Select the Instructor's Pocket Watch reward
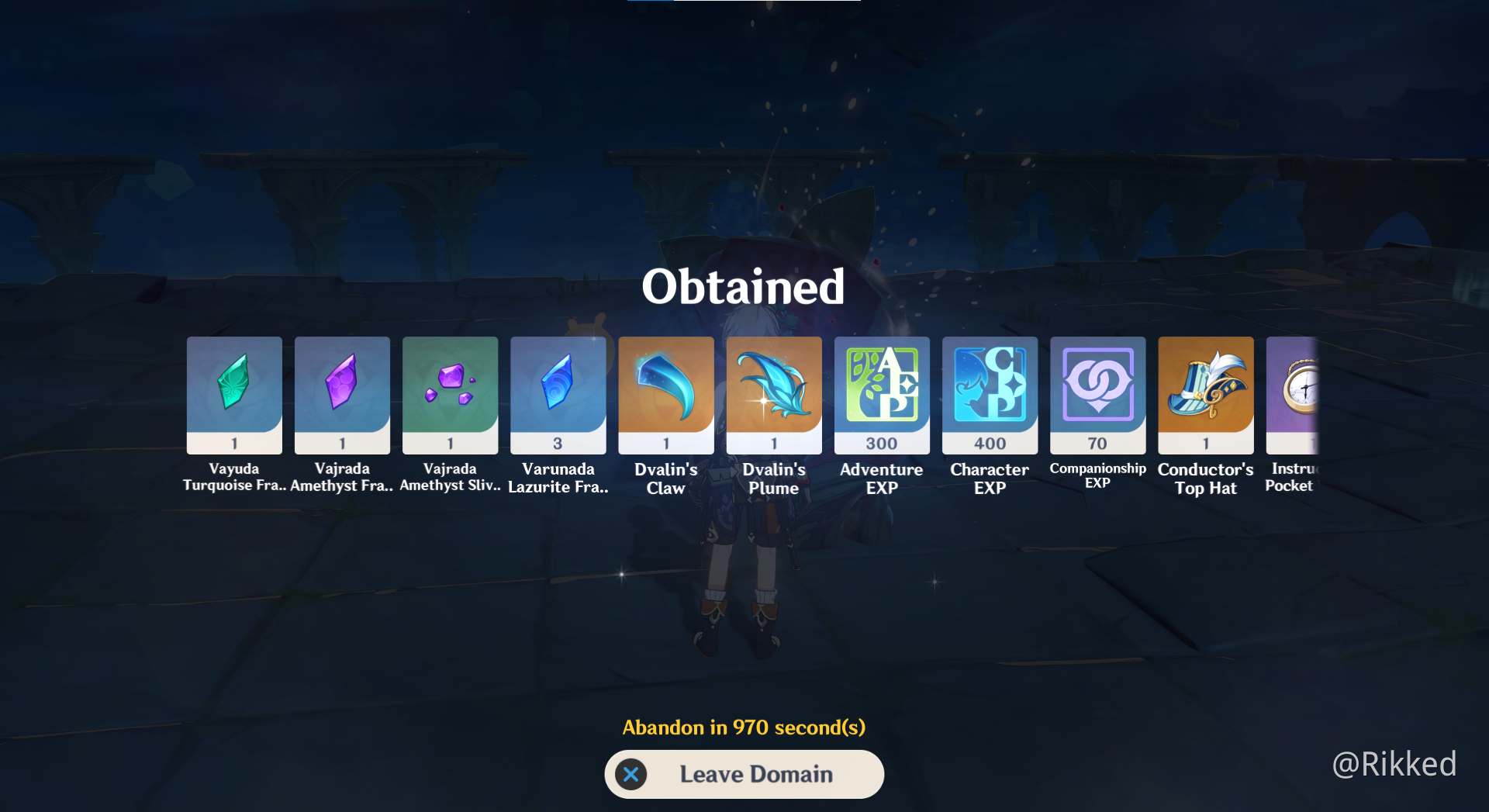This screenshot has width=1489, height=812. click(x=1303, y=395)
